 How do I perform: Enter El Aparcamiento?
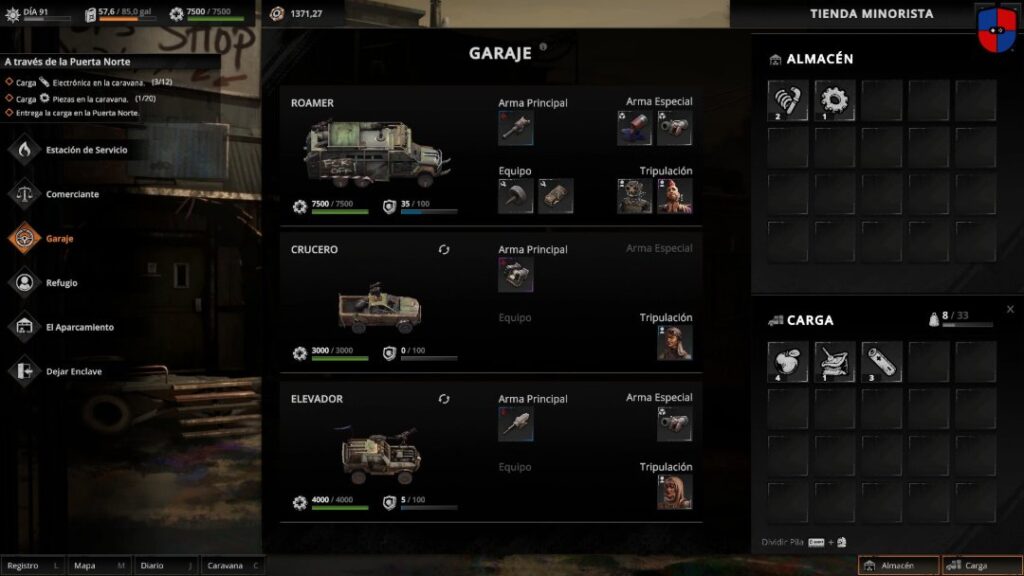(79, 327)
